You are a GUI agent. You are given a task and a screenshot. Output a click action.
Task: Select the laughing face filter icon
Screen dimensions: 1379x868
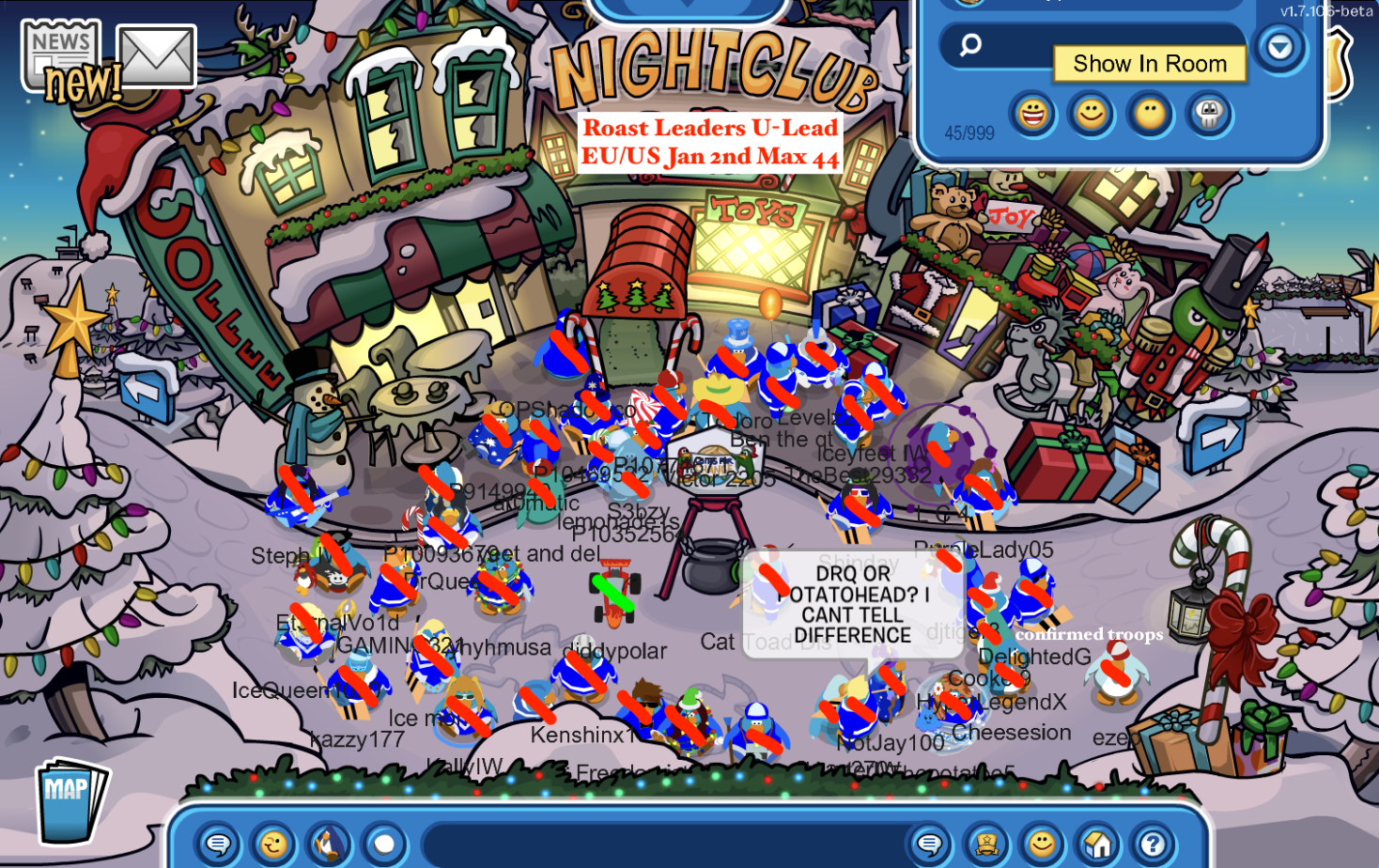pyautogui.click(x=1032, y=115)
